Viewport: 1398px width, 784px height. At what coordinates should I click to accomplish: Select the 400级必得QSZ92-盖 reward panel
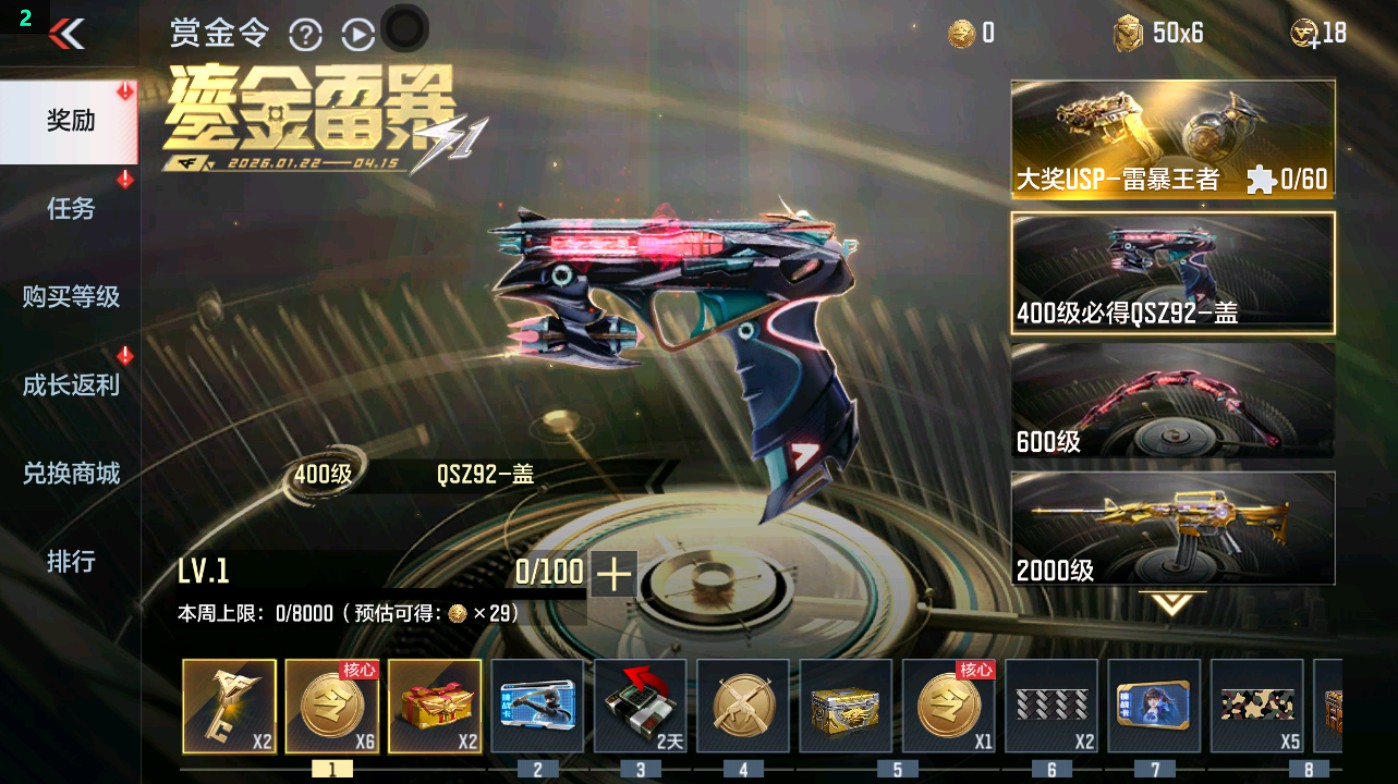[x=1173, y=272]
